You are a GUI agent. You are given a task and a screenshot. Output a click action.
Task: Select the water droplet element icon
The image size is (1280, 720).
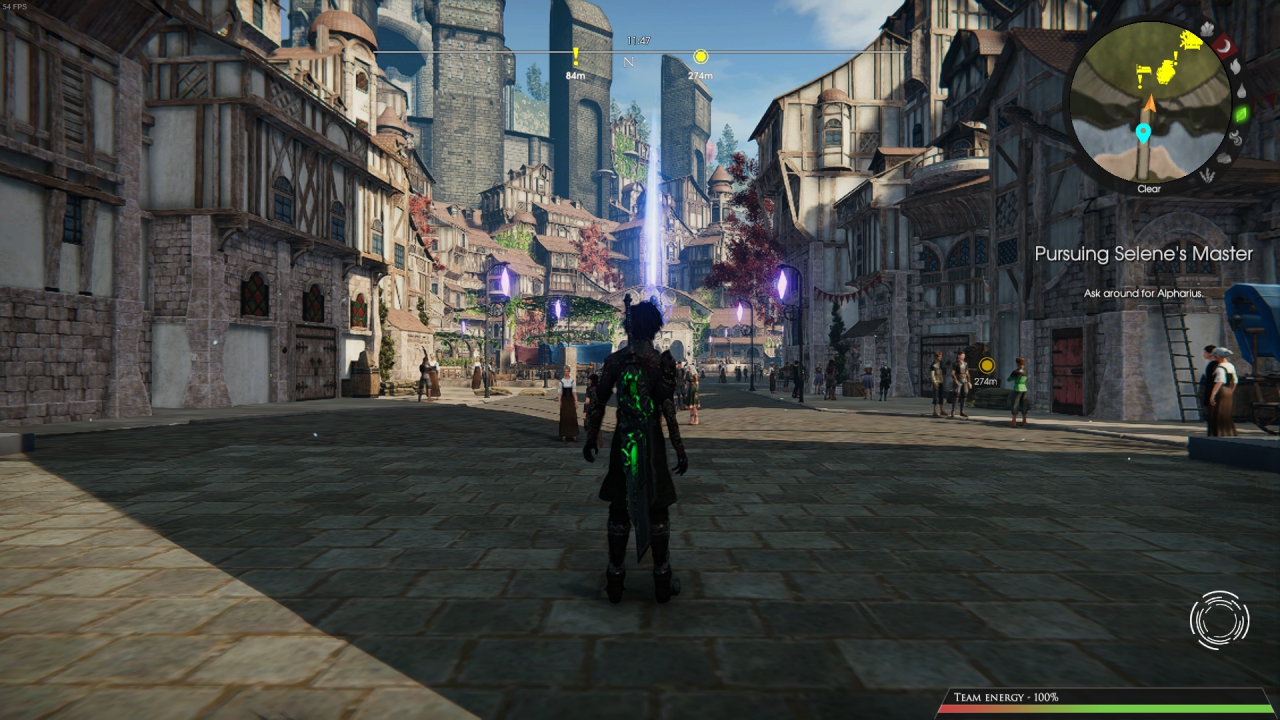coord(1241,90)
